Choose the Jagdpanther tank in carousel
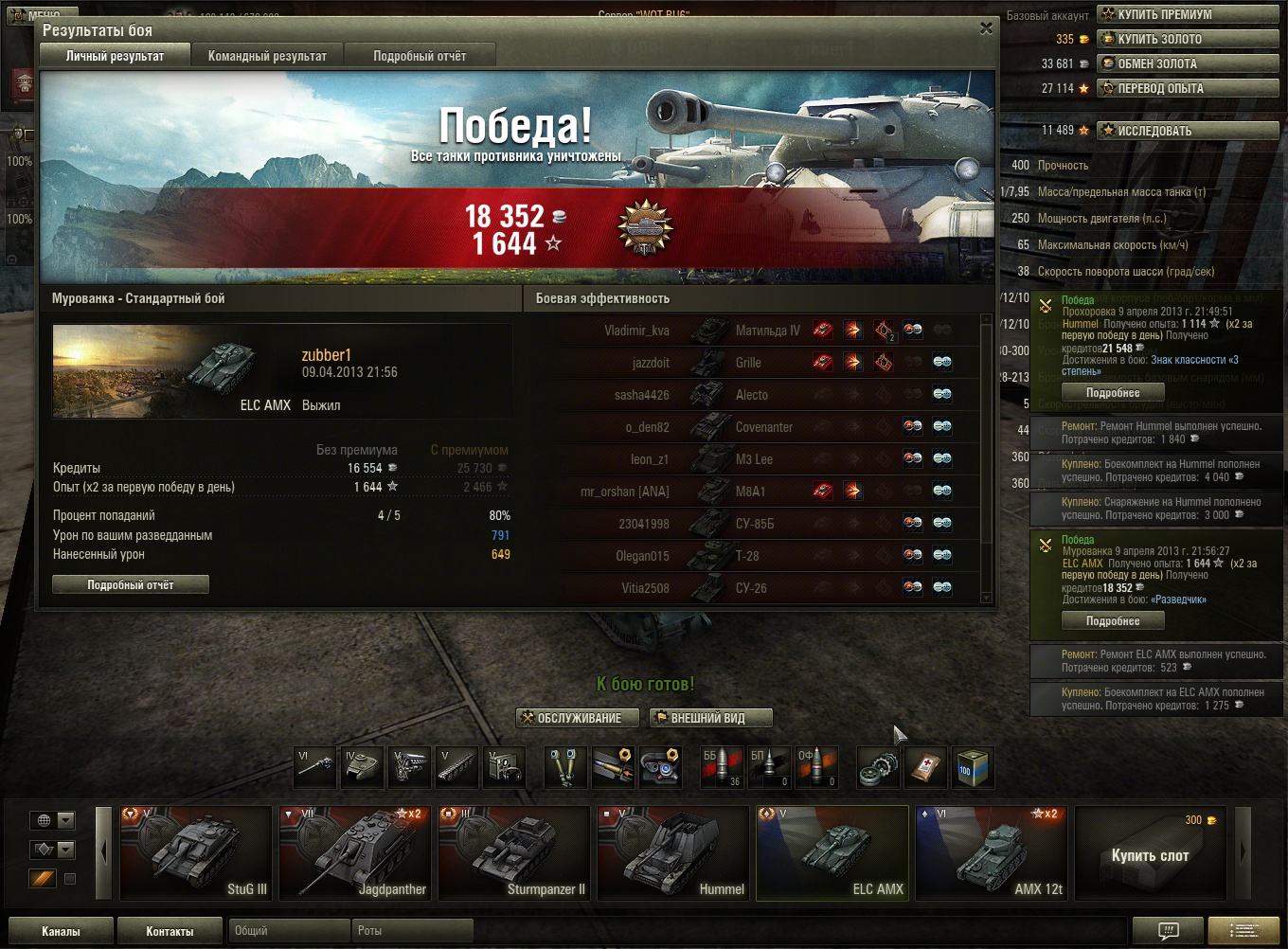Screen dimensions: 1288x949 (x=355, y=852)
